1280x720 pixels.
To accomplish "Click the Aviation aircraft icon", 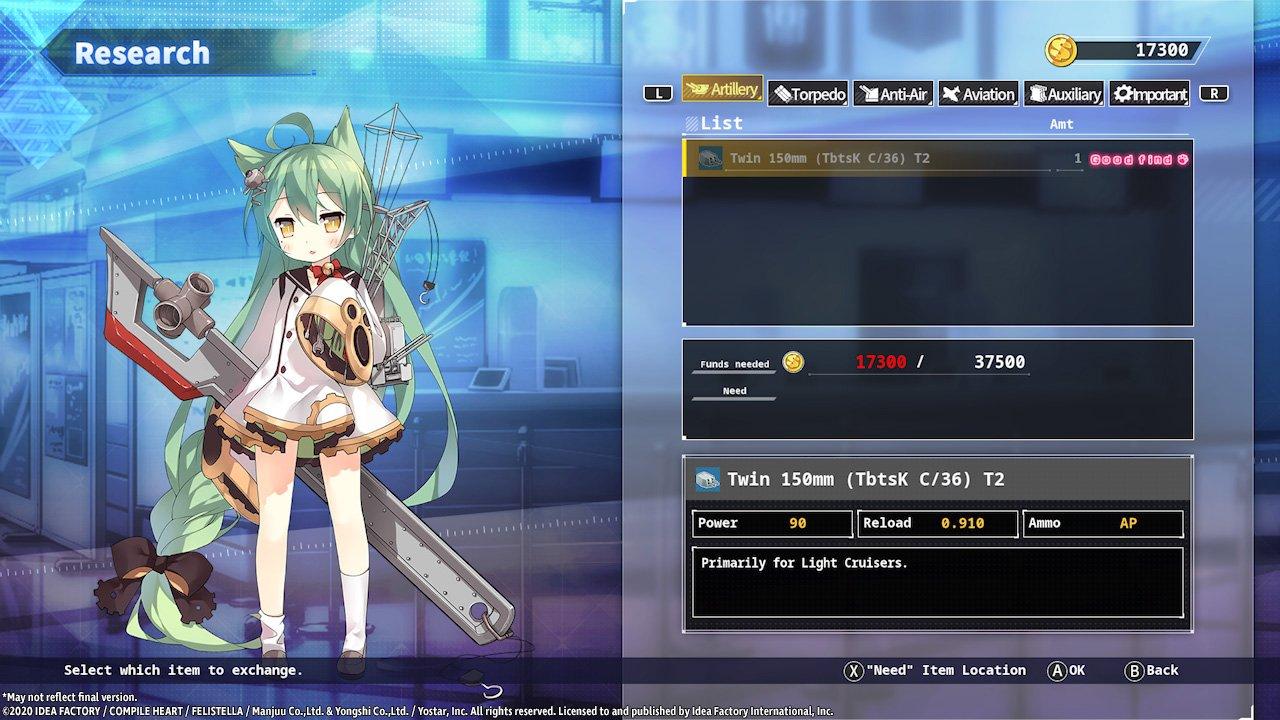I will (x=952, y=93).
